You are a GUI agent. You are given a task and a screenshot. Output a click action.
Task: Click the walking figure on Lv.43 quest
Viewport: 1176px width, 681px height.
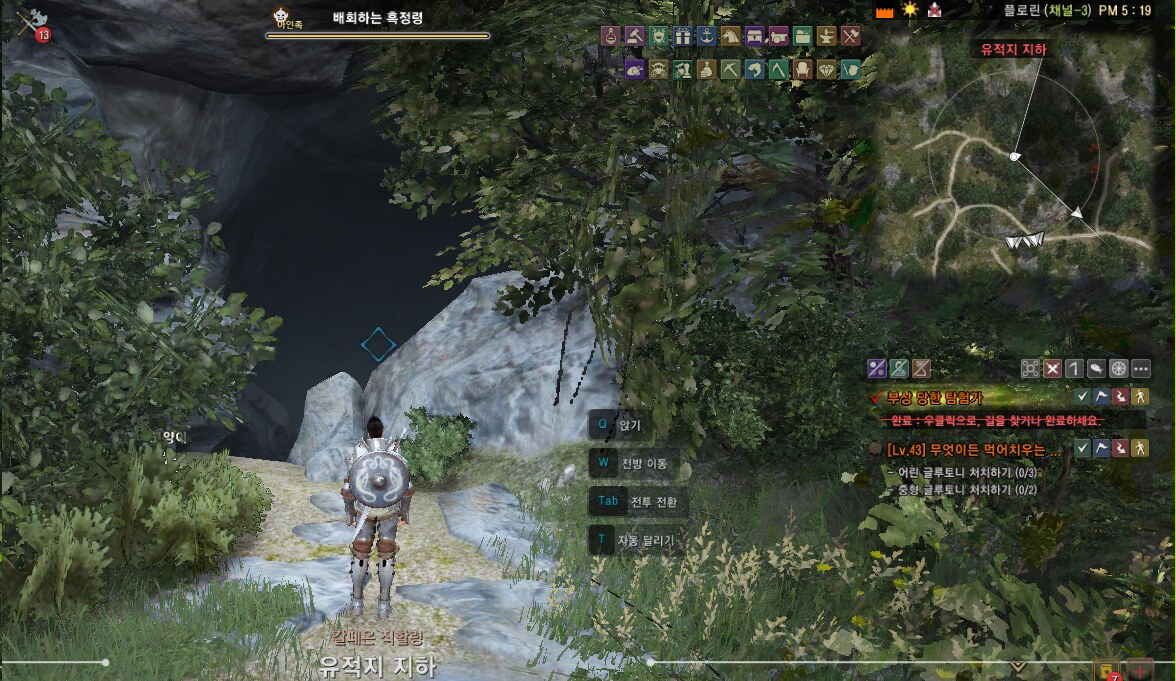click(1140, 449)
